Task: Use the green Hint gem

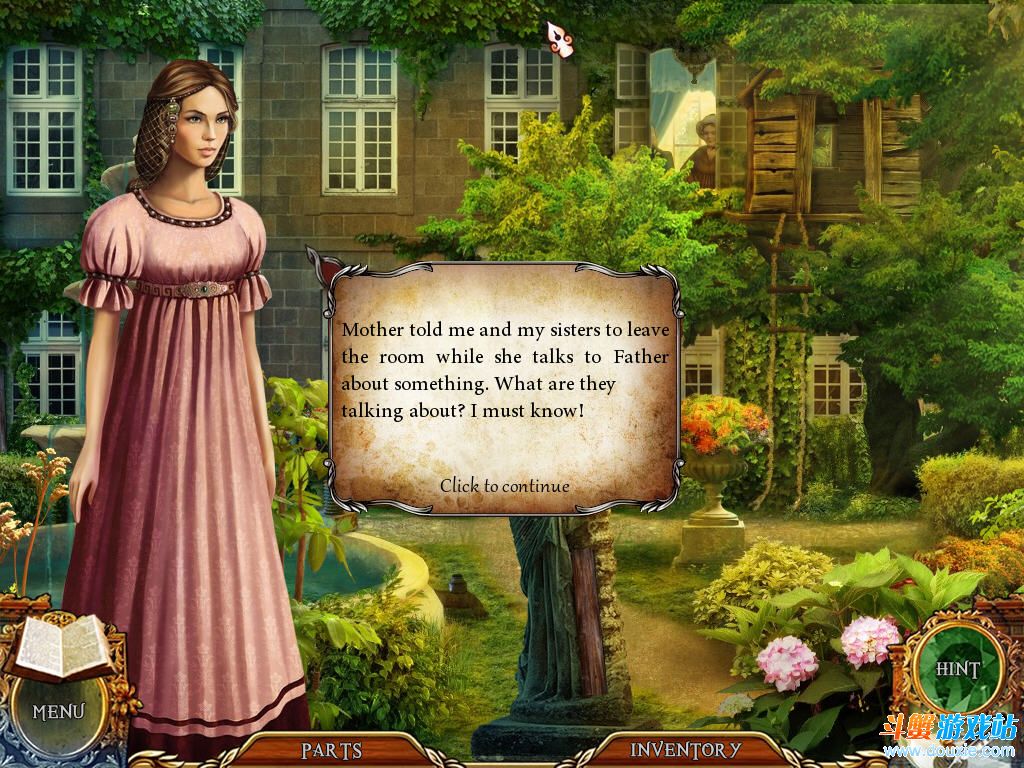Action: pyautogui.click(x=957, y=669)
